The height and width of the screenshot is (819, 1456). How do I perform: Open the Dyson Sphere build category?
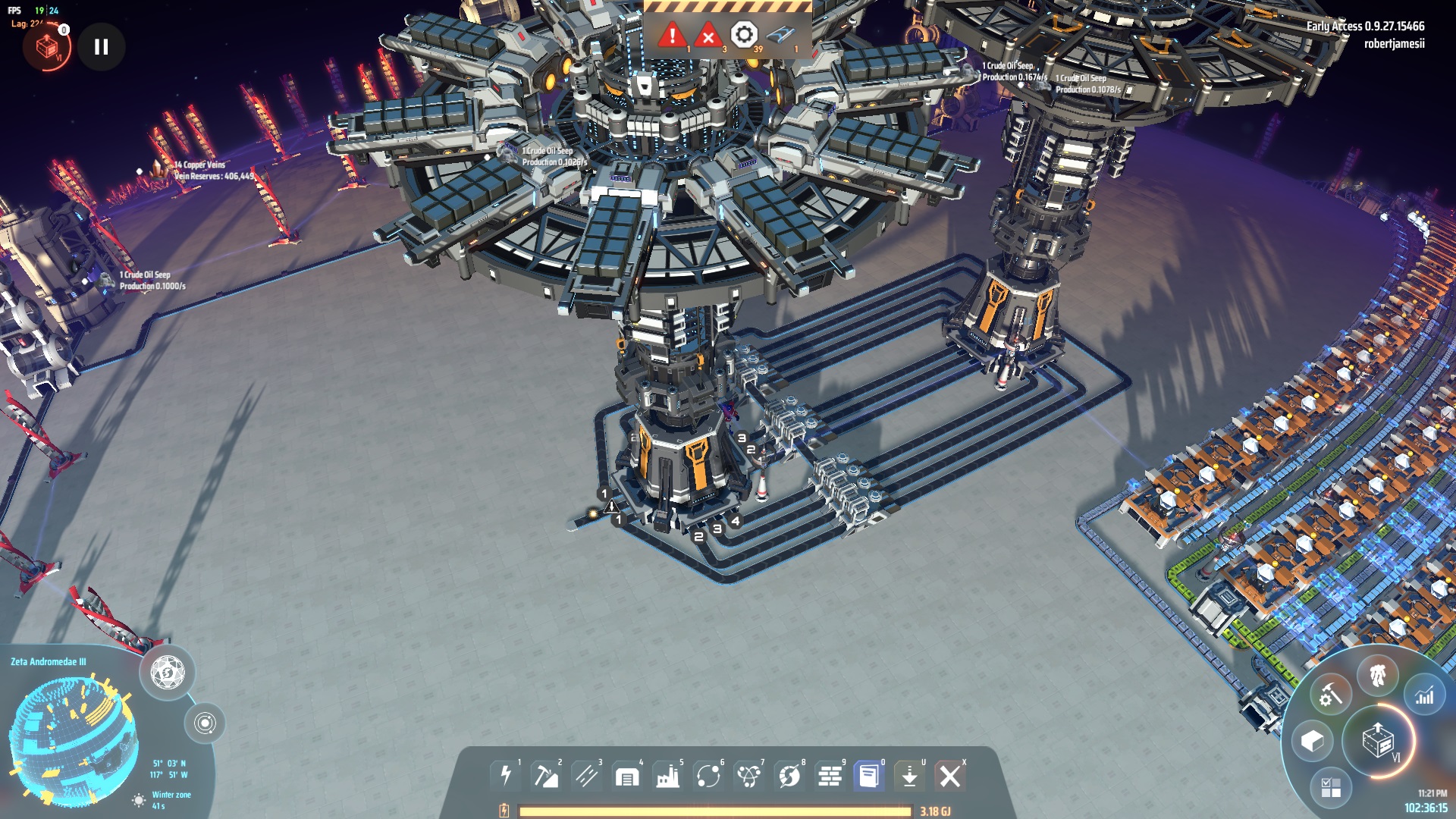(x=789, y=777)
